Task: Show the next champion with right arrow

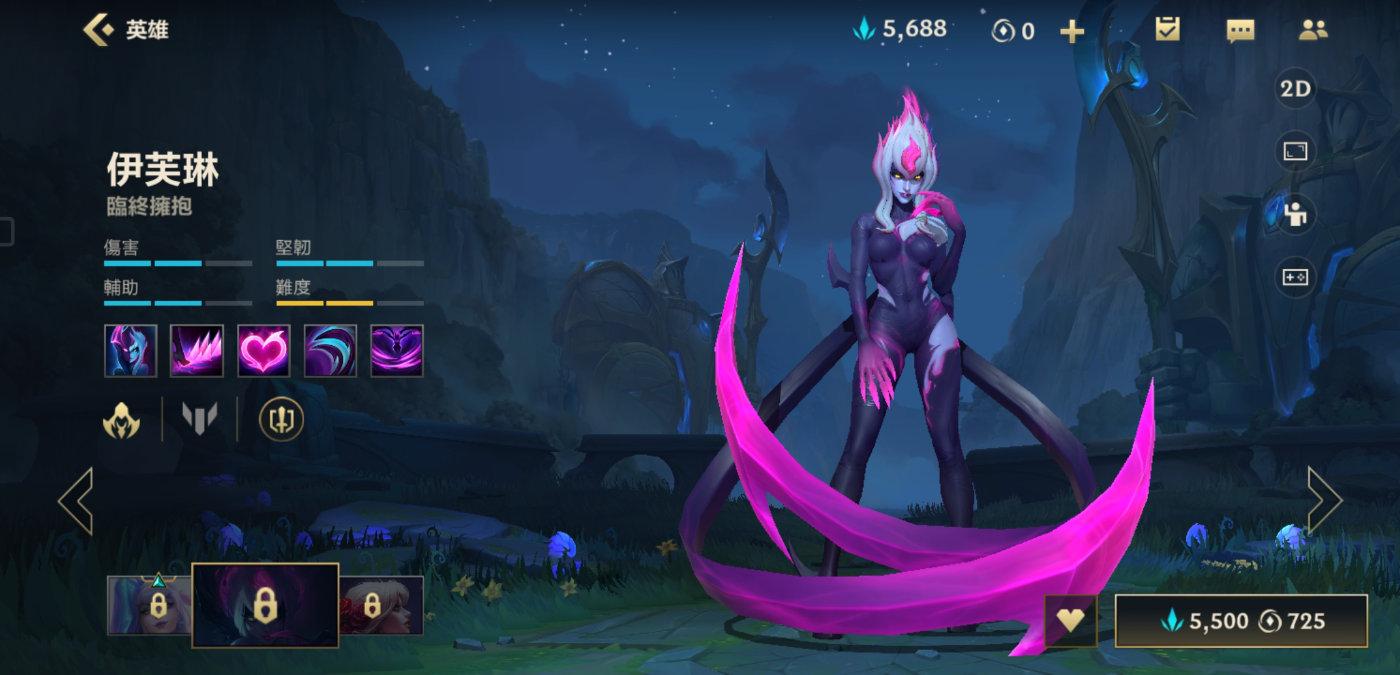Action: 1323,500
